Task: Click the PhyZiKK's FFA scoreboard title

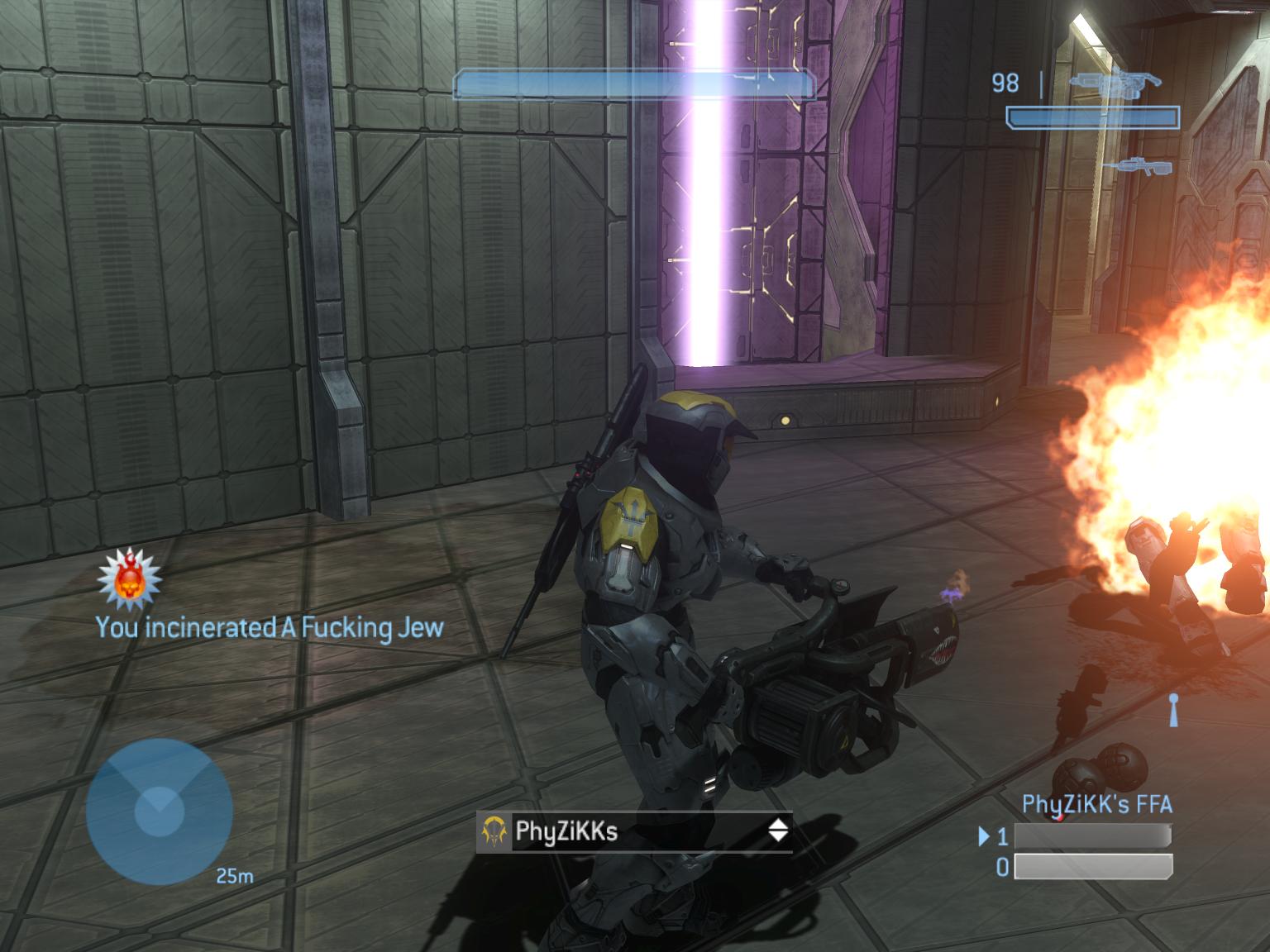Action: point(1096,804)
